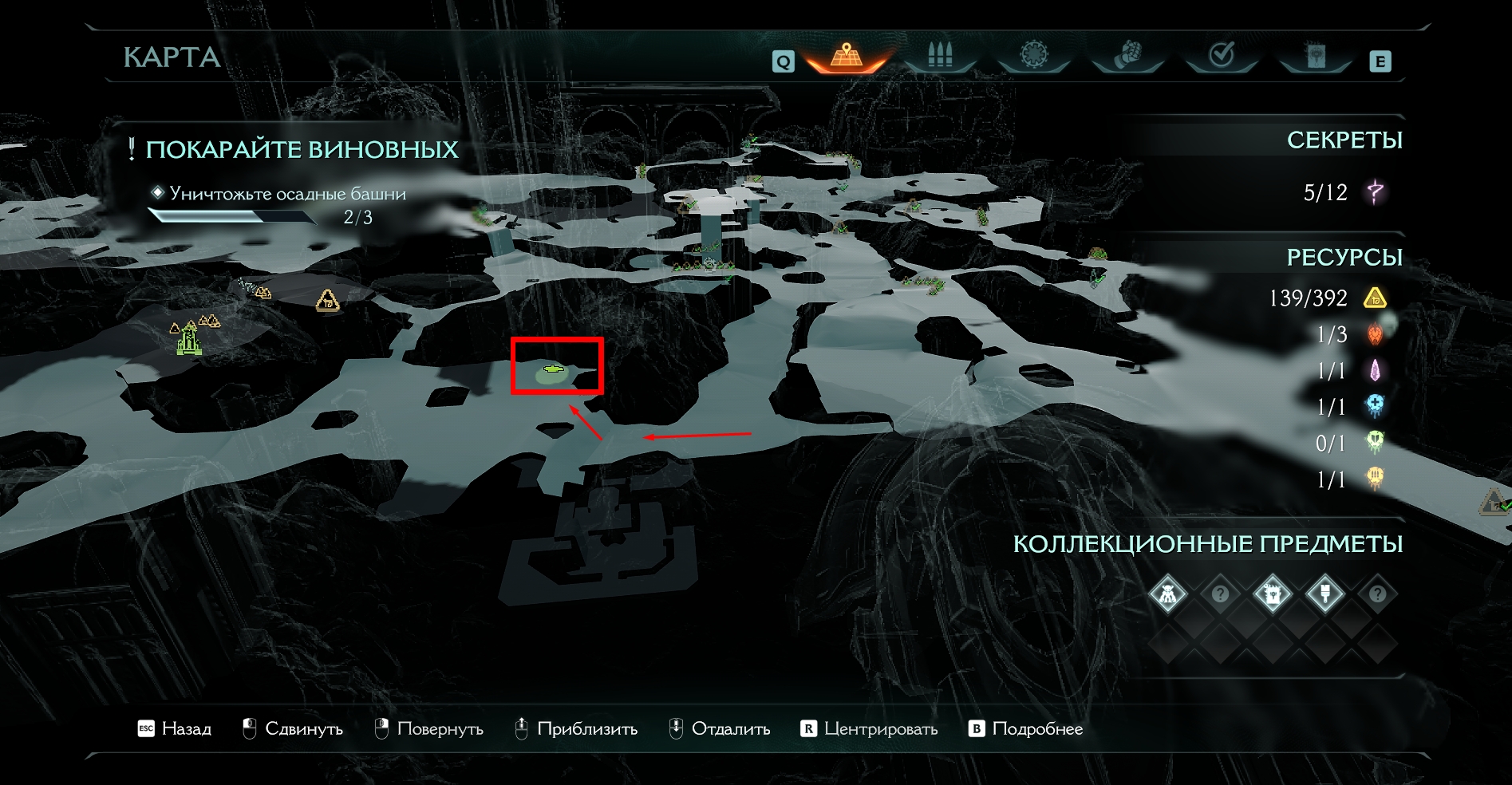
Task: Choose the flaming codex collectible slot
Action: pos(1272,594)
